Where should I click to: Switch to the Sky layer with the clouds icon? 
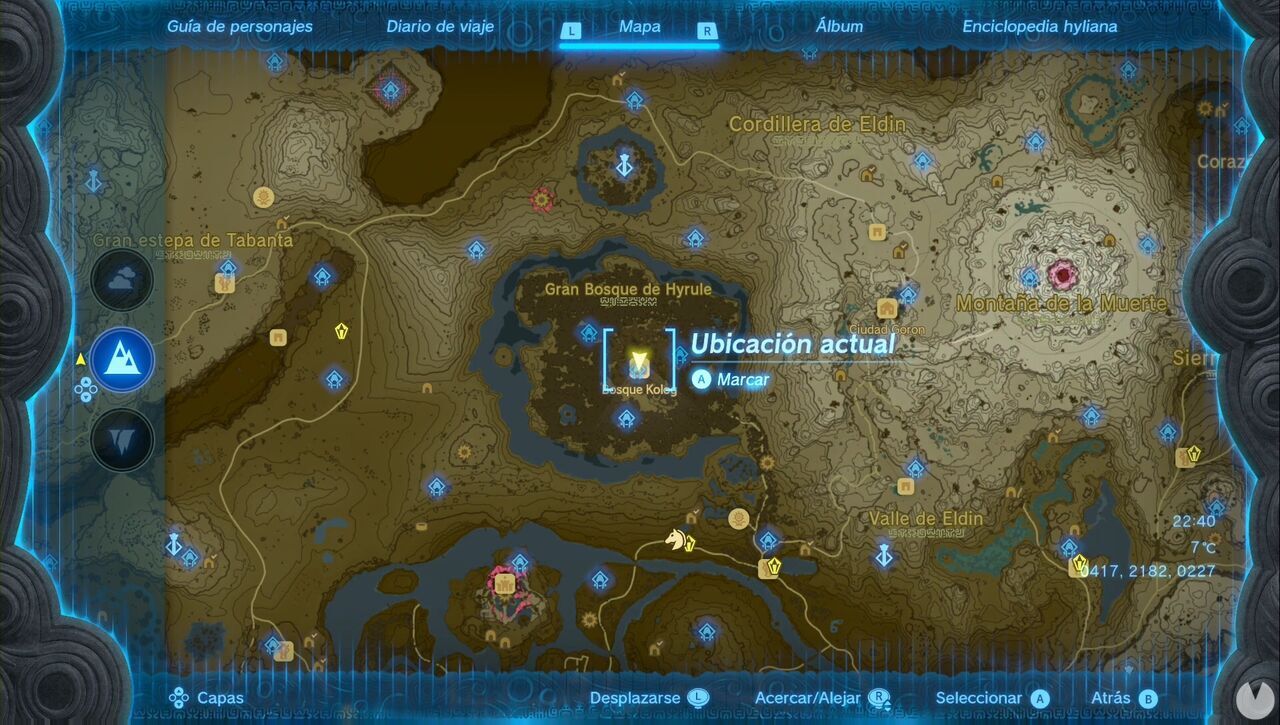pyautogui.click(x=123, y=278)
